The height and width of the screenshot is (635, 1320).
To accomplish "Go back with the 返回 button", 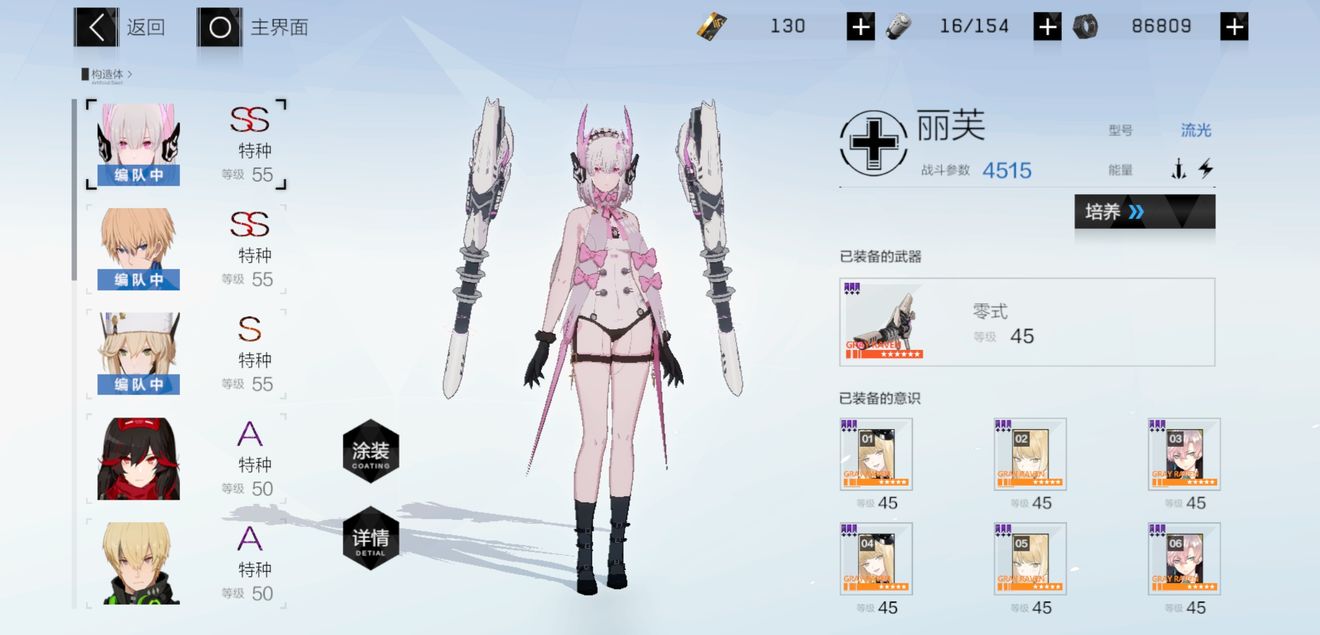I will [120, 27].
